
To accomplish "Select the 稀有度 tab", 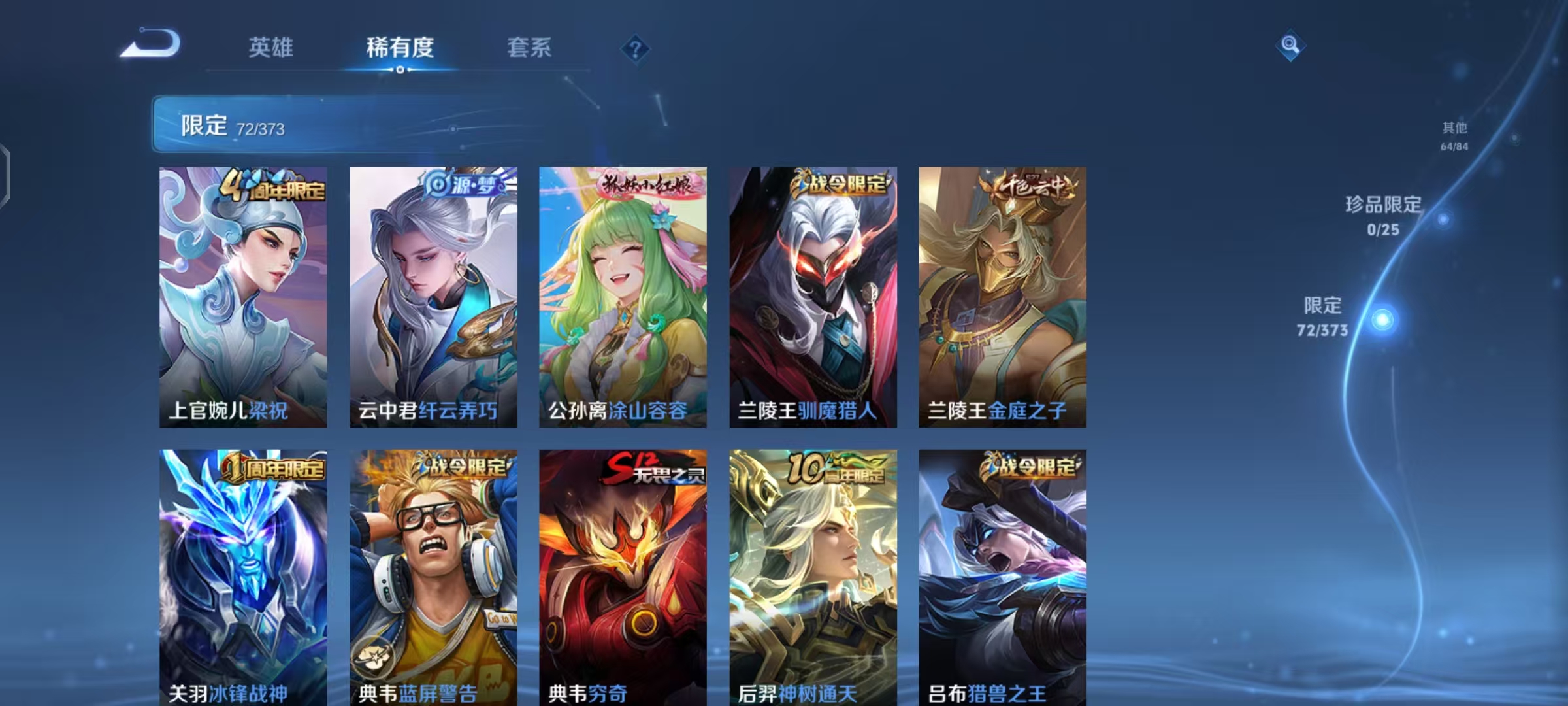I will coord(400,47).
